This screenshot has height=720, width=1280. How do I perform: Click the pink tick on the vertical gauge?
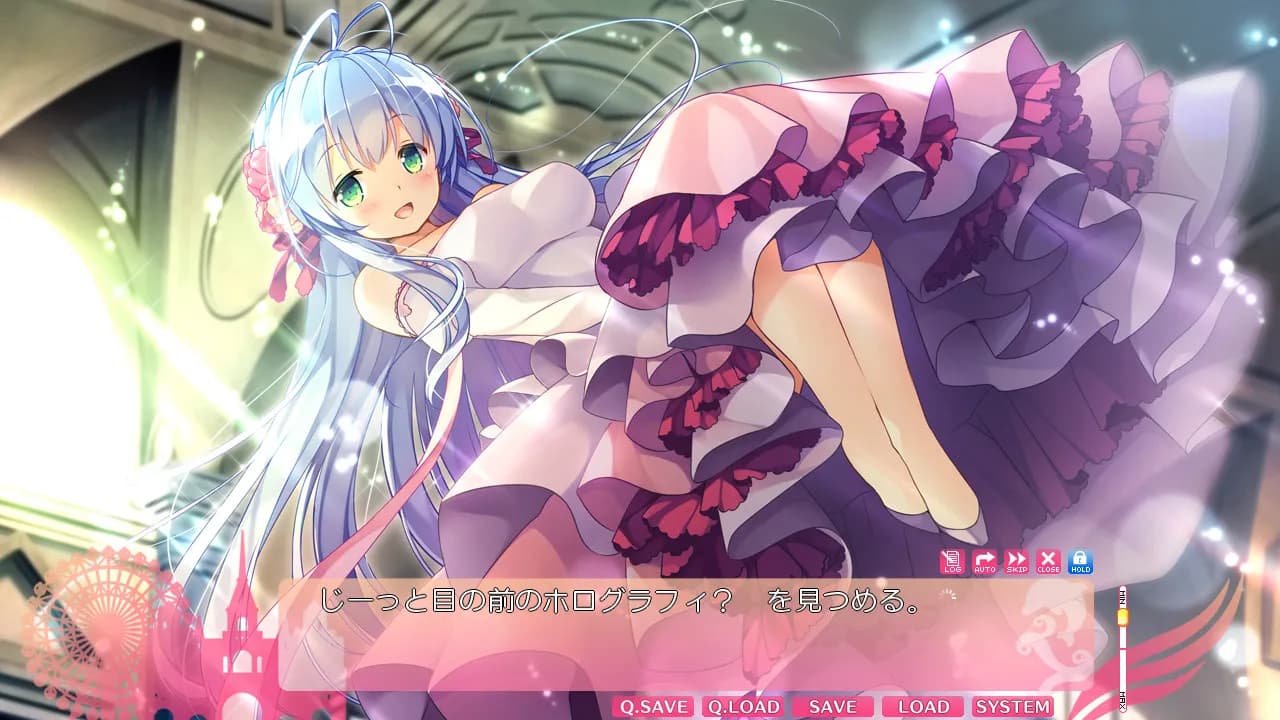pos(1122,650)
